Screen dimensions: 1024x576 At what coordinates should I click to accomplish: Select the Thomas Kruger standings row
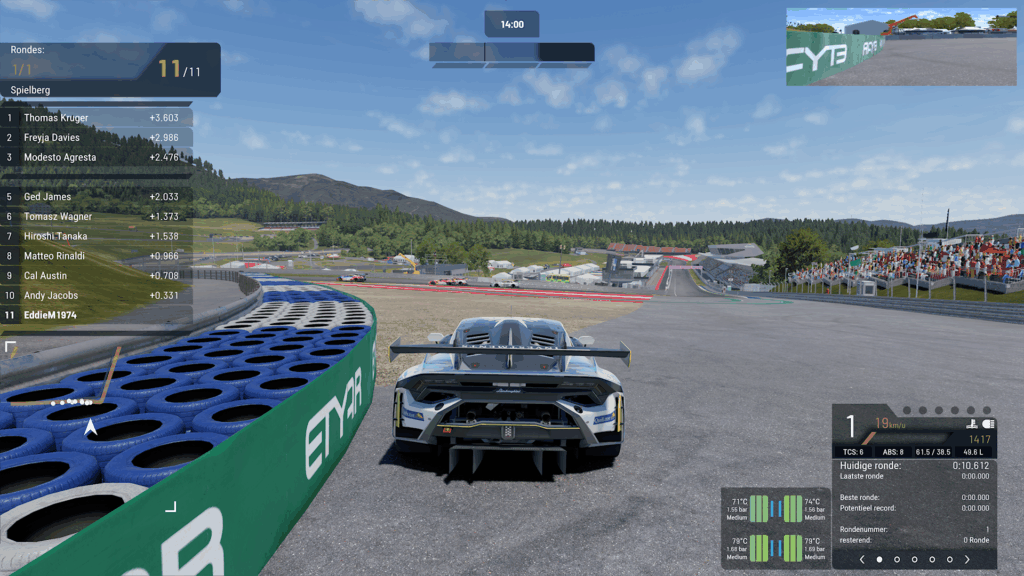point(97,118)
